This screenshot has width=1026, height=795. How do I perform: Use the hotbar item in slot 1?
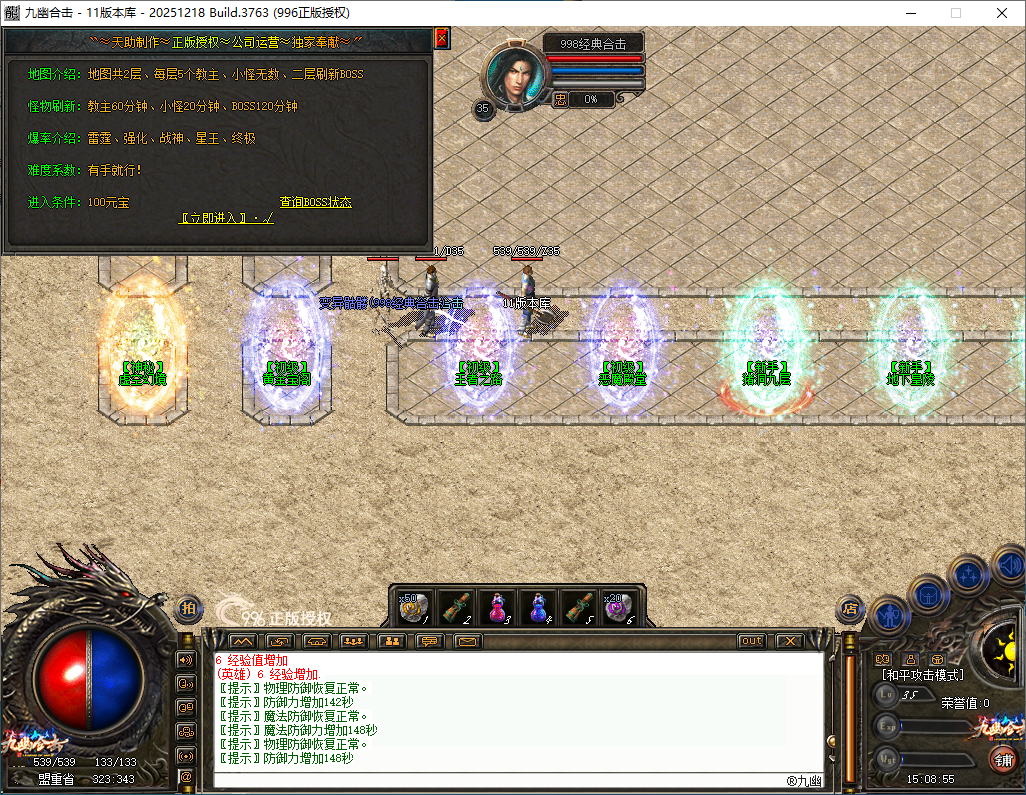pos(416,607)
